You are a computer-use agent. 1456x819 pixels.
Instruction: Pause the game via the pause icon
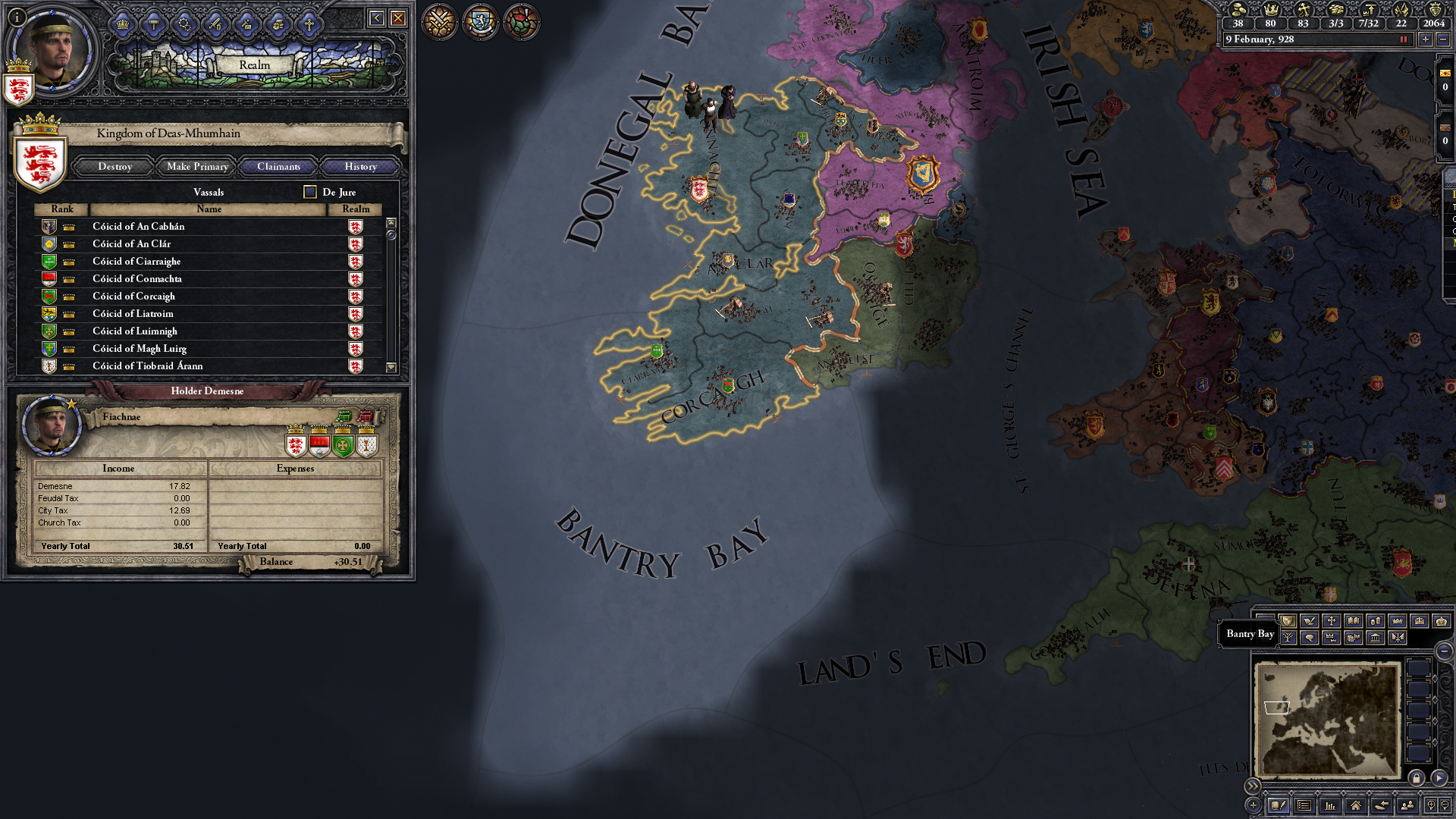(1404, 39)
